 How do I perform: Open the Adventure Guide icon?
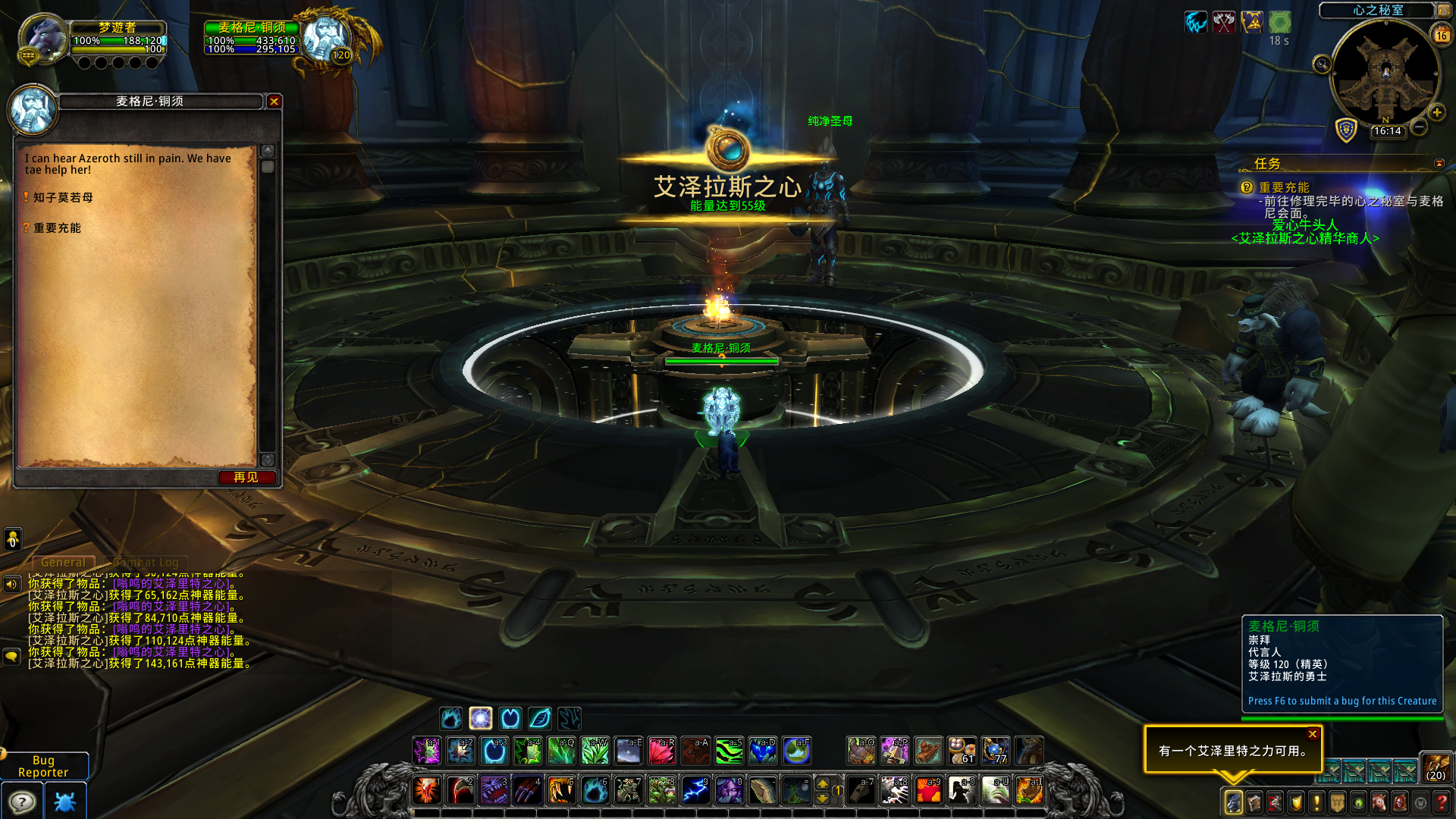pos(1398,802)
